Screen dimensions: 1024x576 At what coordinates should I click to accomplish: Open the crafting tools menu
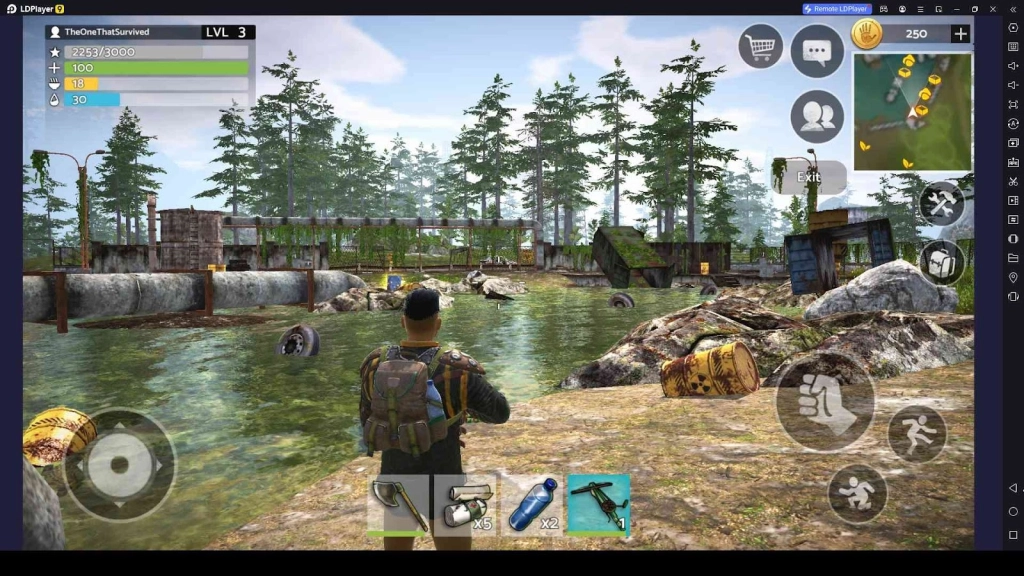click(x=941, y=204)
